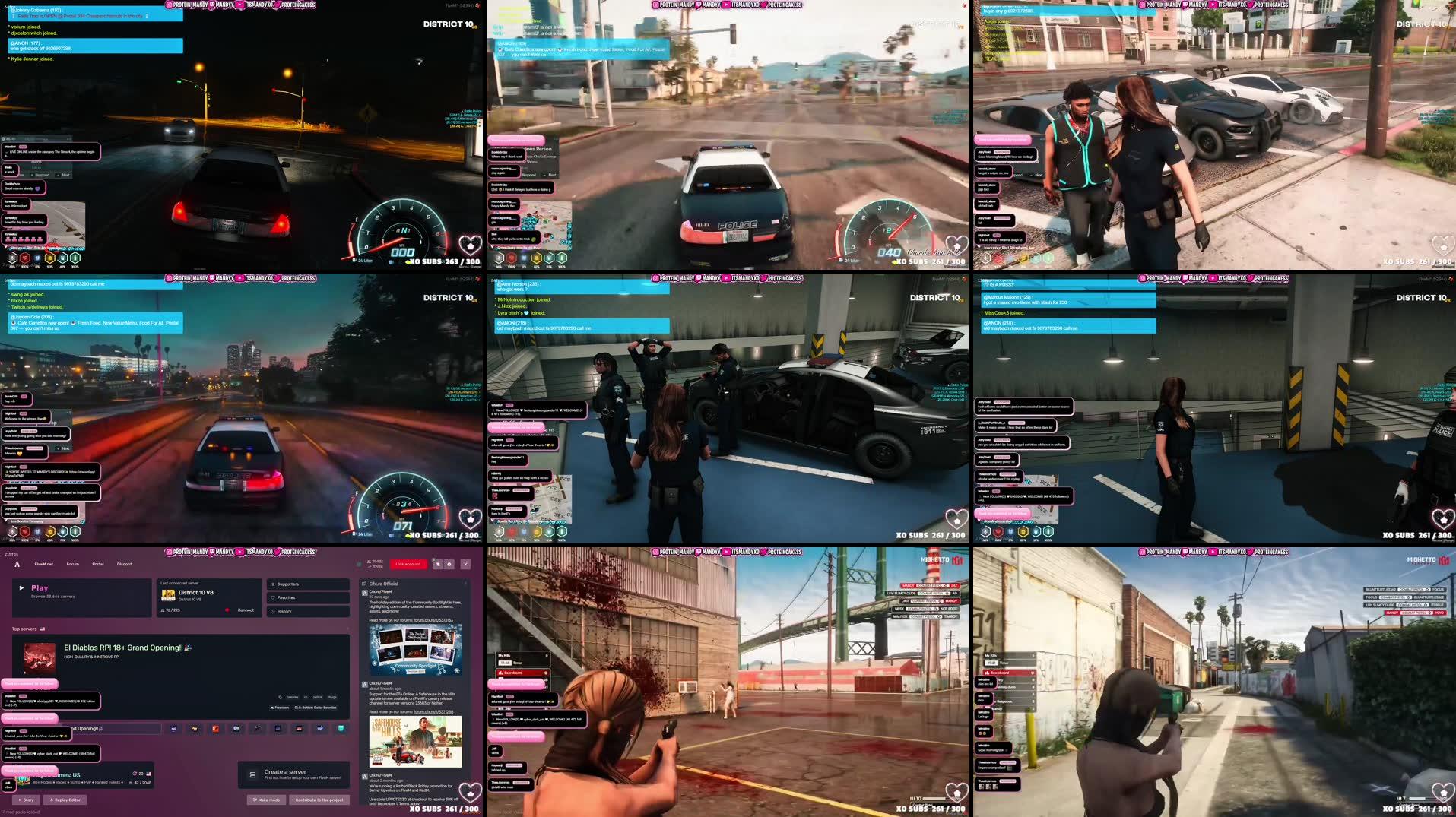
Task: Toggle the roleplay server filter tag
Action: (292, 698)
